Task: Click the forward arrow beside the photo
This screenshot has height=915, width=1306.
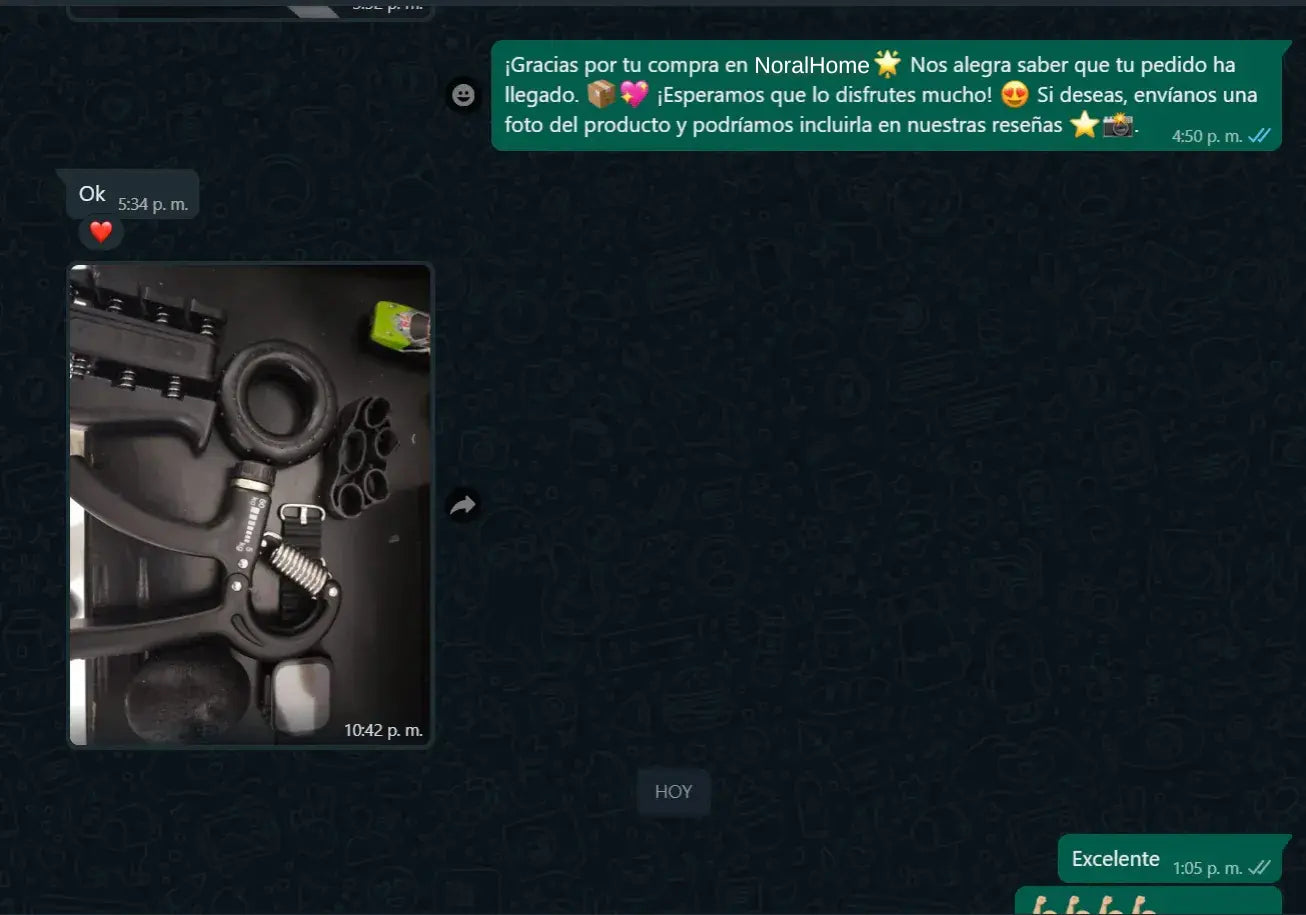Action: (462, 505)
